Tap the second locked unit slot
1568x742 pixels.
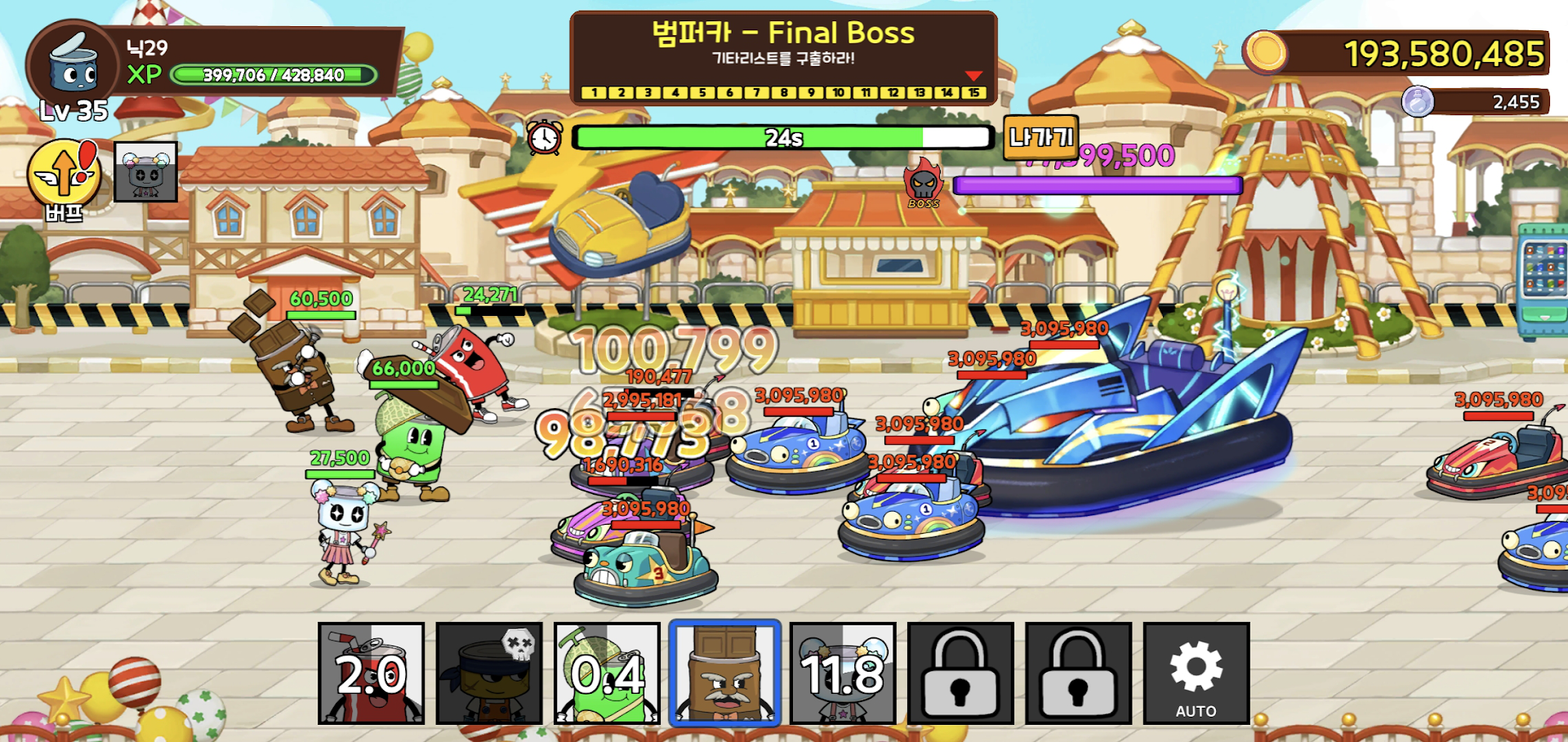click(1077, 673)
